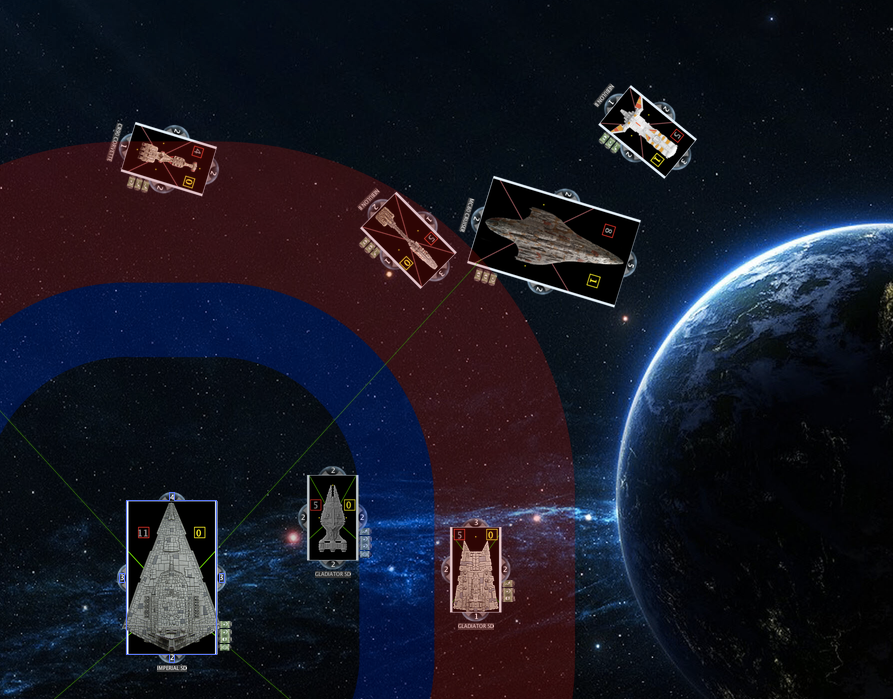The height and width of the screenshot is (699, 893).
Task: Select the tan Gladiator SD token
Action: 475,570
